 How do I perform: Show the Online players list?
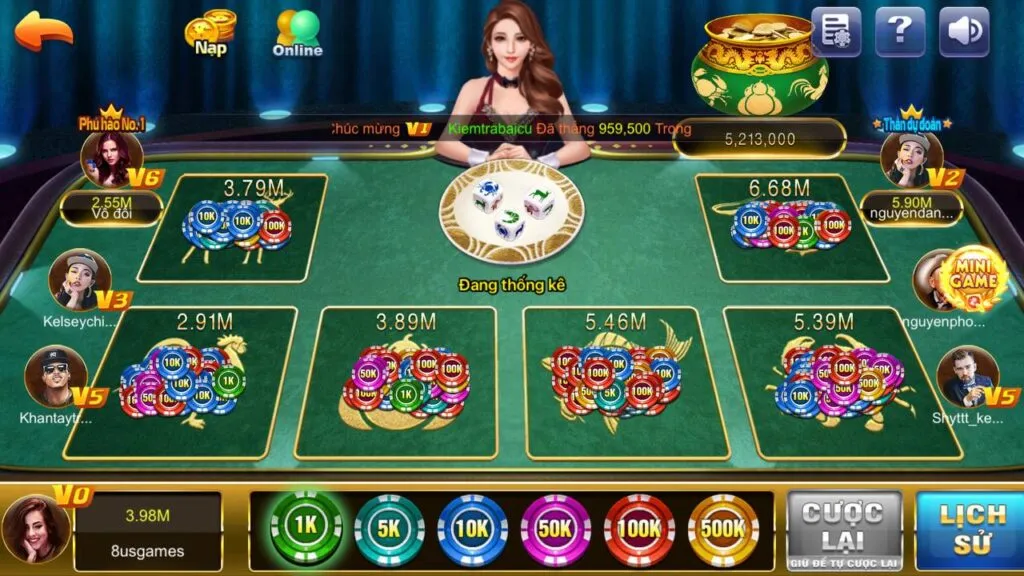[297, 33]
